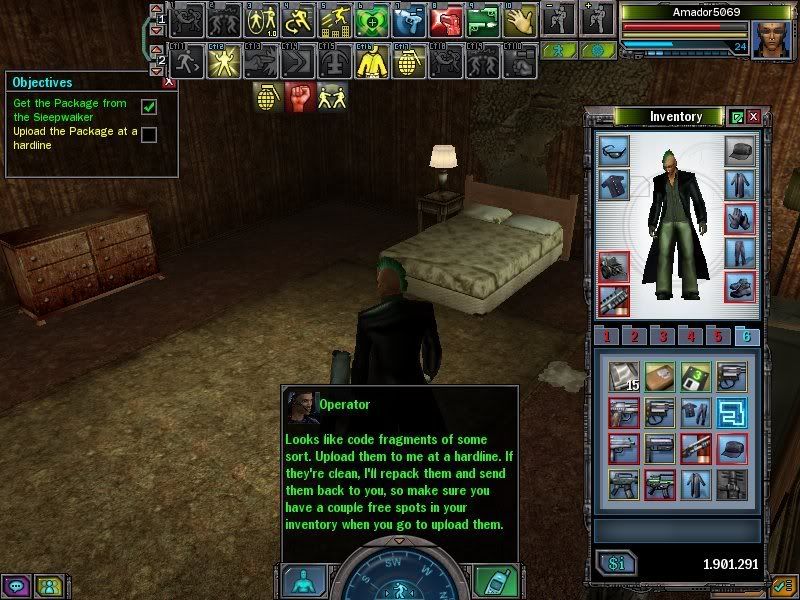Open inventory tab 1
This screenshot has height=600, width=800.
click(x=606, y=336)
